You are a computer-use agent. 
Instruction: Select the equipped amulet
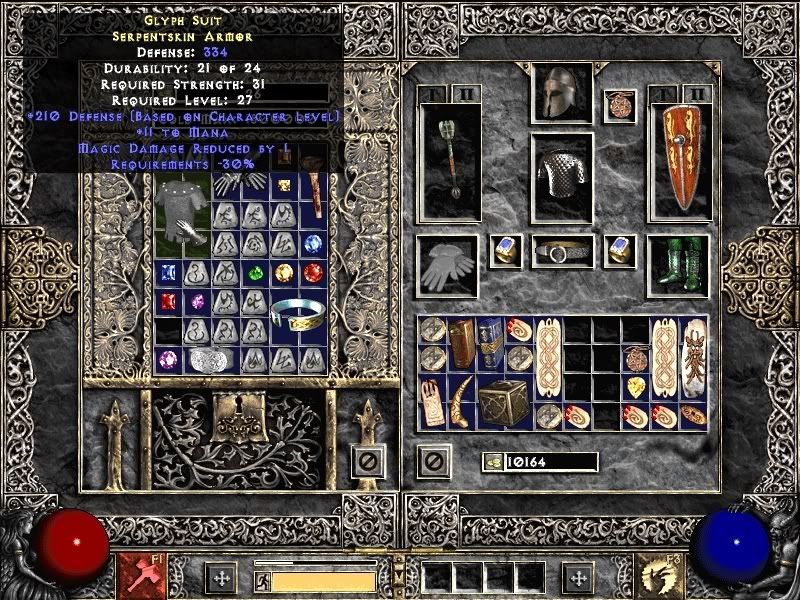(x=620, y=106)
